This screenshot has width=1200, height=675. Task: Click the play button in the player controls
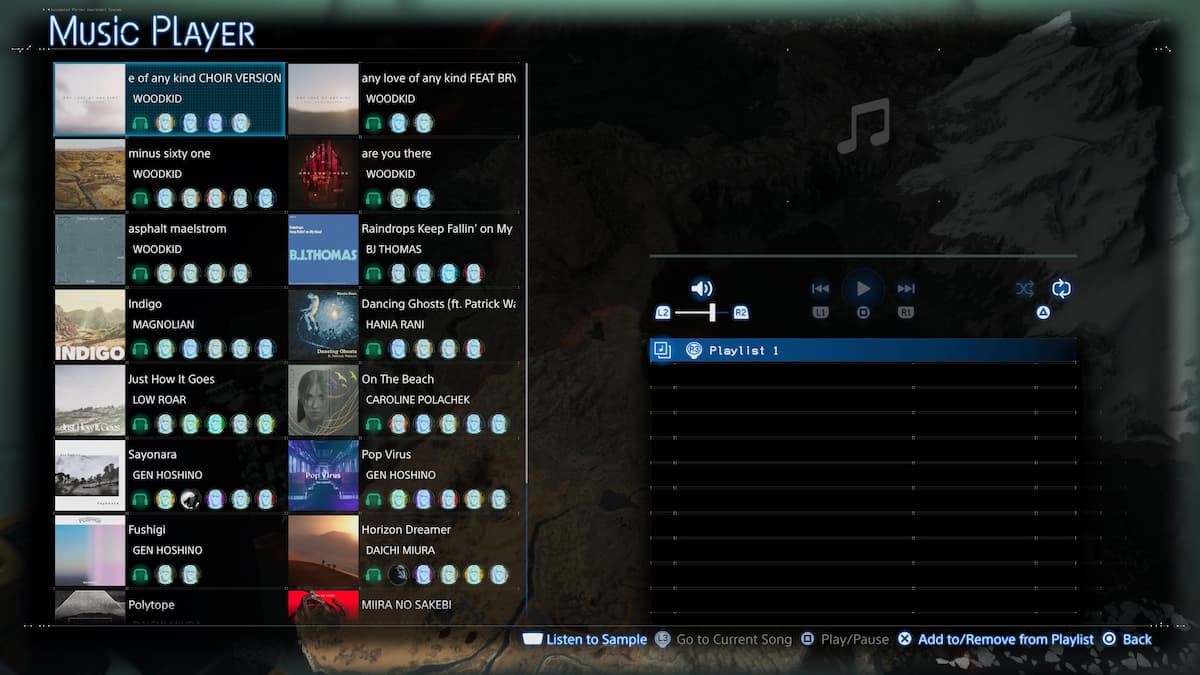pos(863,289)
